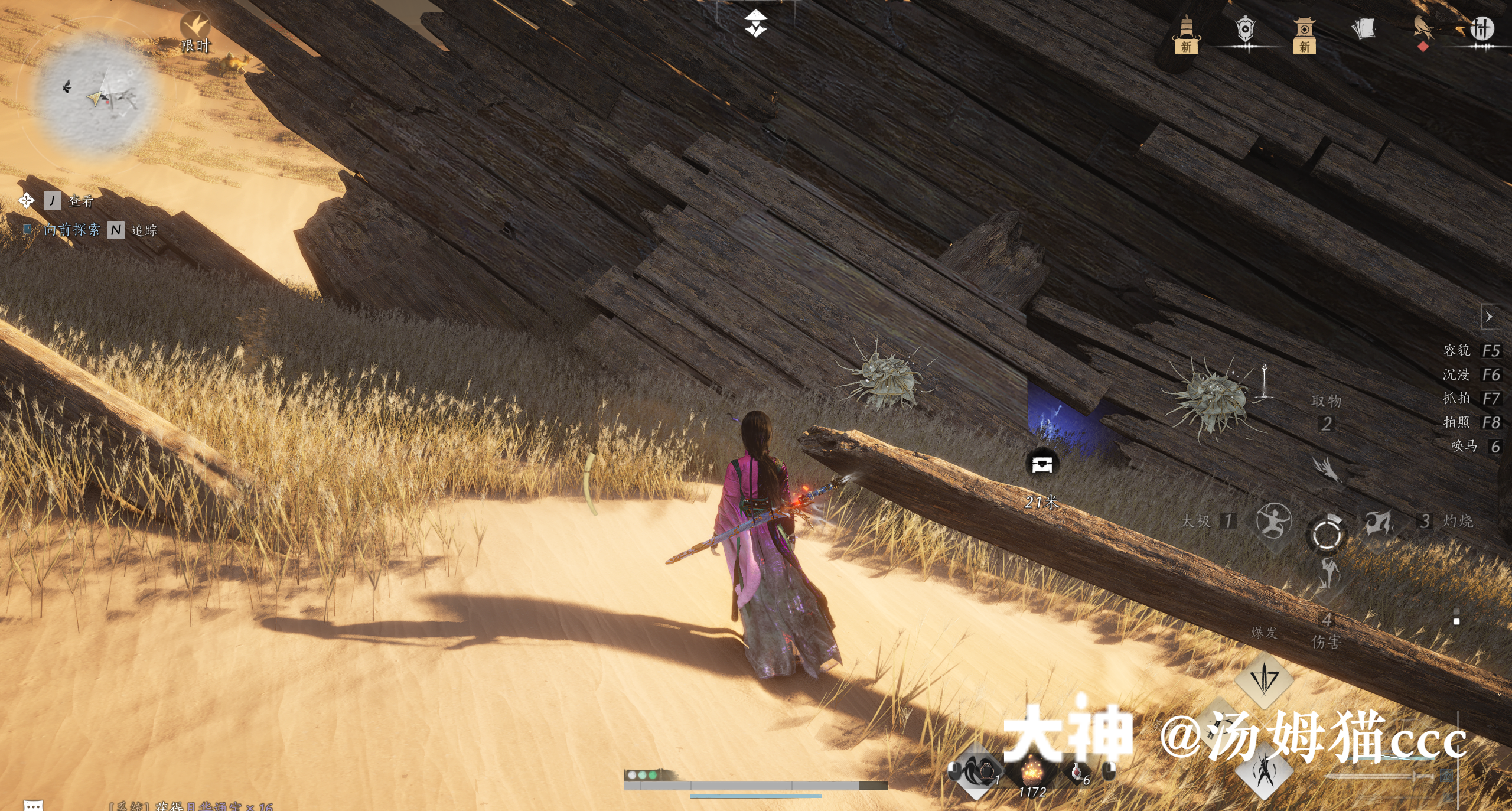This screenshot has height=811, width=1512.
Task: Open the bird icon with red diamond
Action: click(1423, 31)
